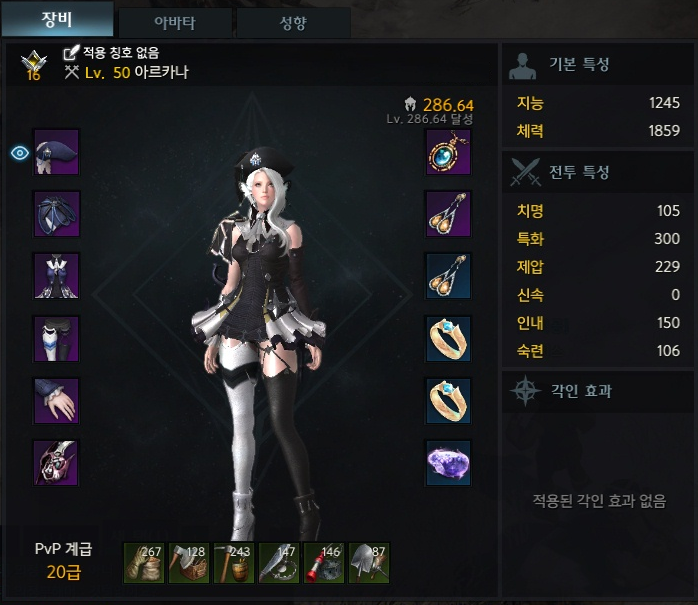Choose the hunting trap life skill icon

(279, 563)
